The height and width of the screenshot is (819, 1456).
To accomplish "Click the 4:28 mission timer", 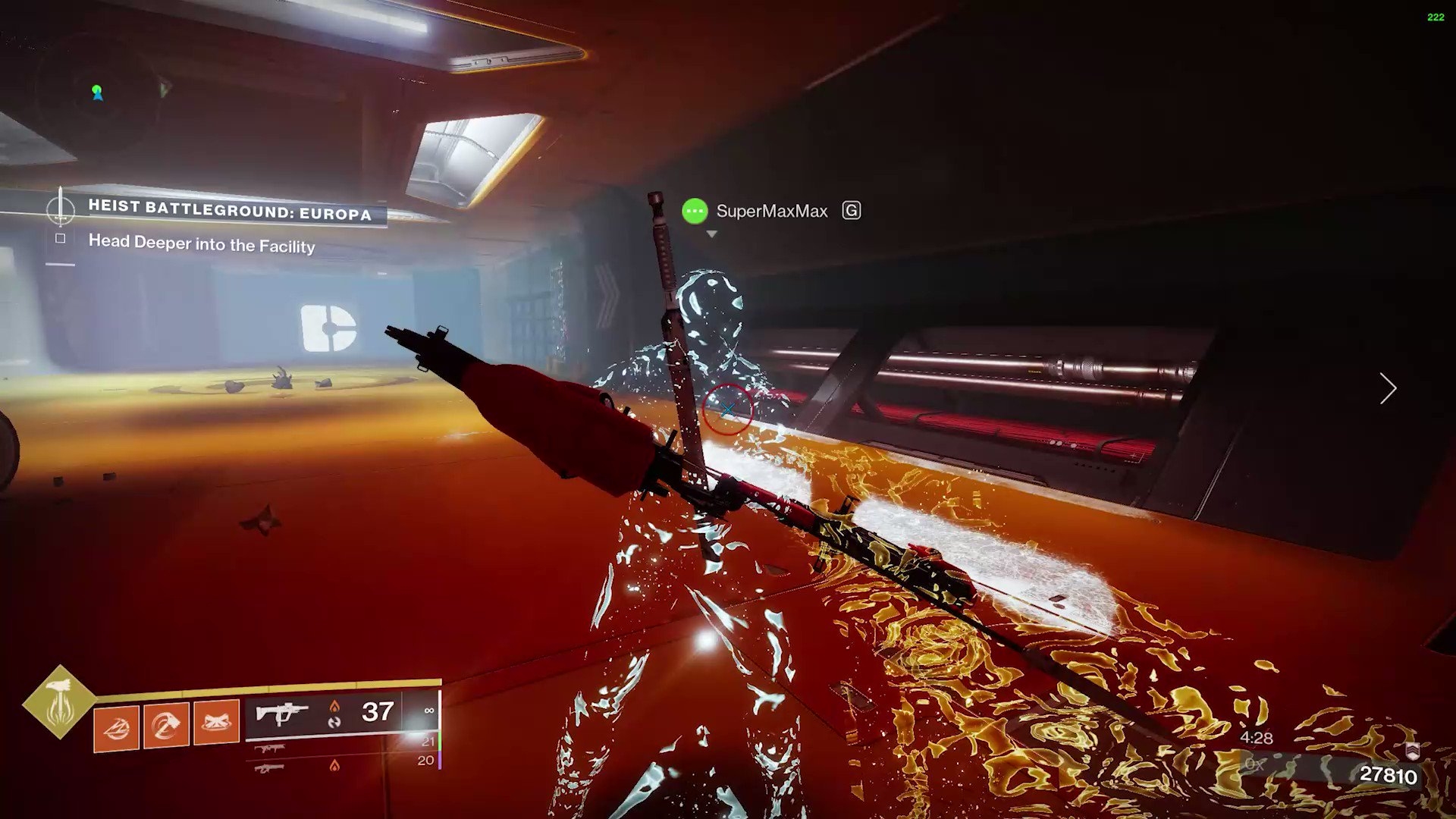I will [1257, 737].
